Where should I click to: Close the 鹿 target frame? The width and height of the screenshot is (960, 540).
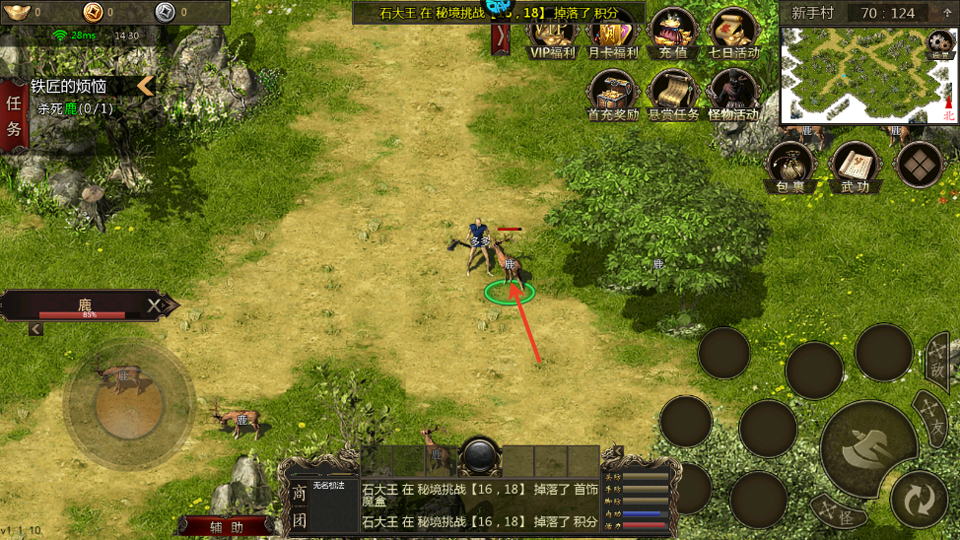[154, 305]
